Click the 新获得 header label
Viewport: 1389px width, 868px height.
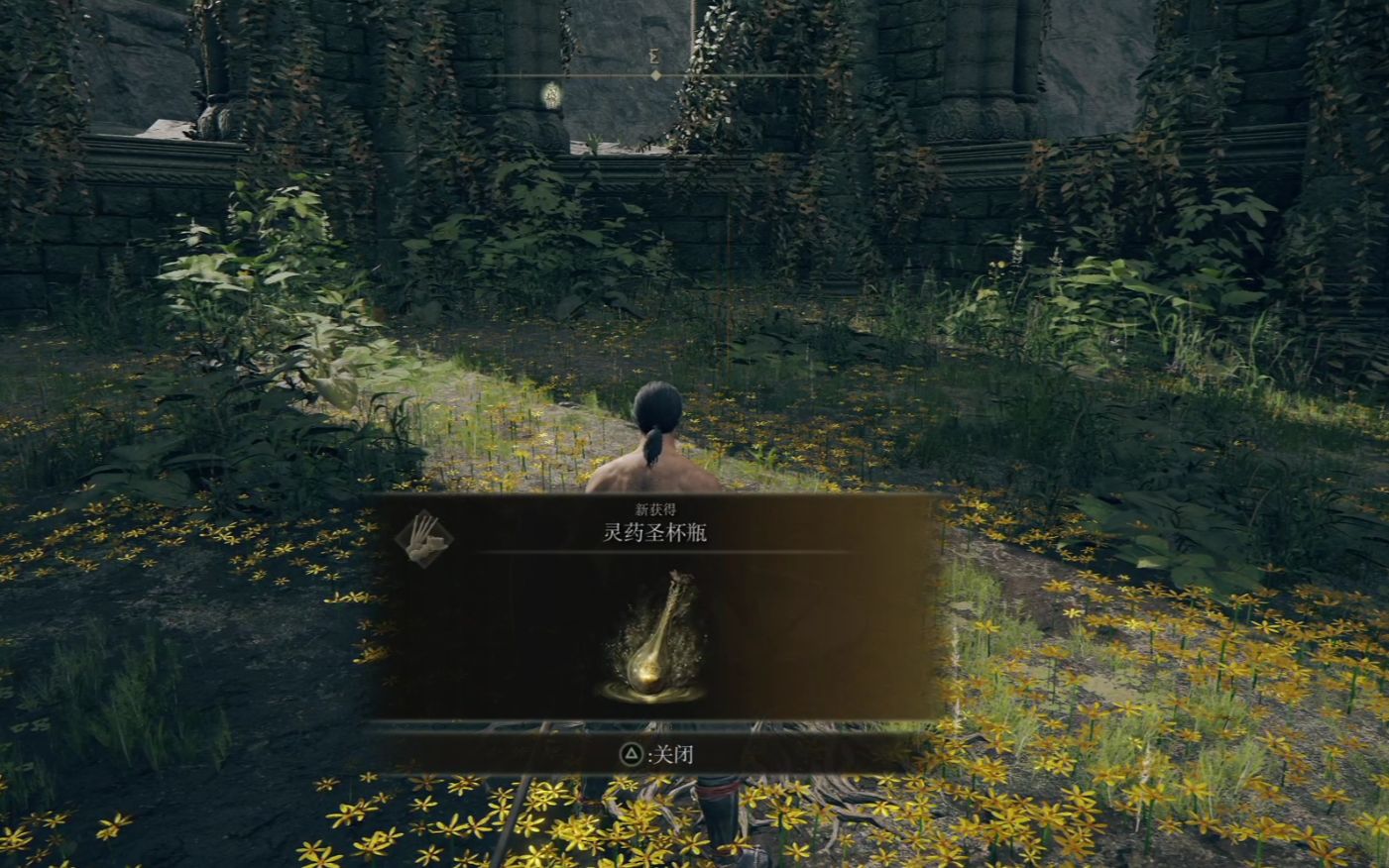(657, 508)
